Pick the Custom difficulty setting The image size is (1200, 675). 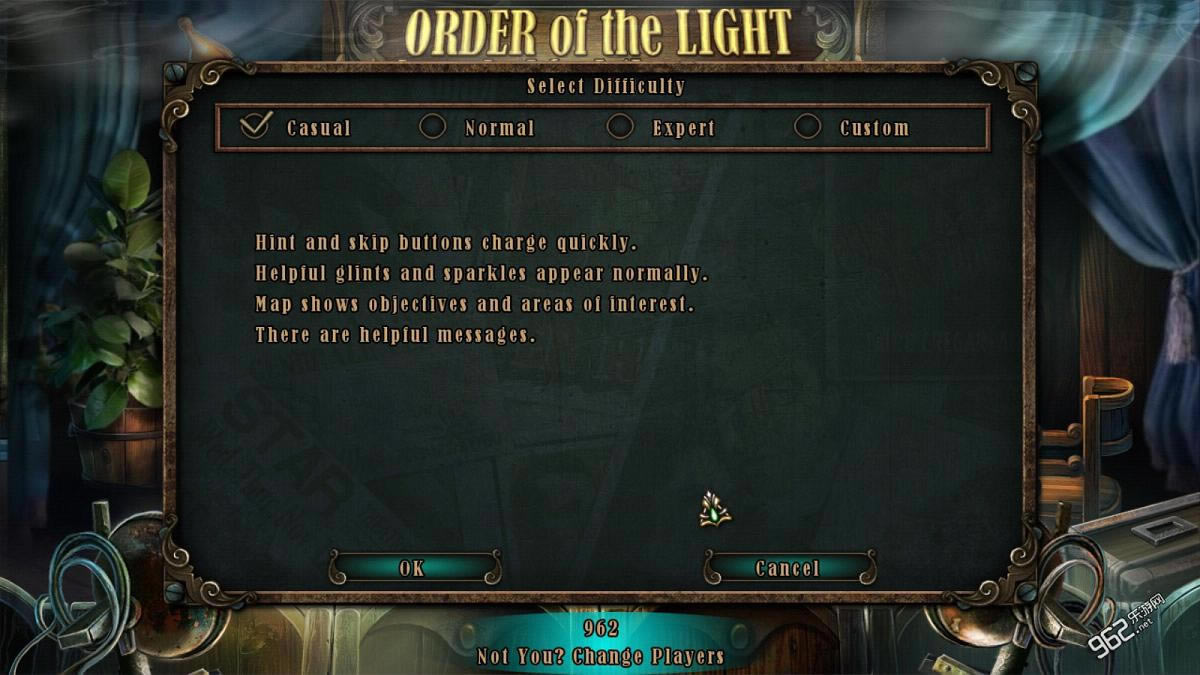(x=808, y=127)
